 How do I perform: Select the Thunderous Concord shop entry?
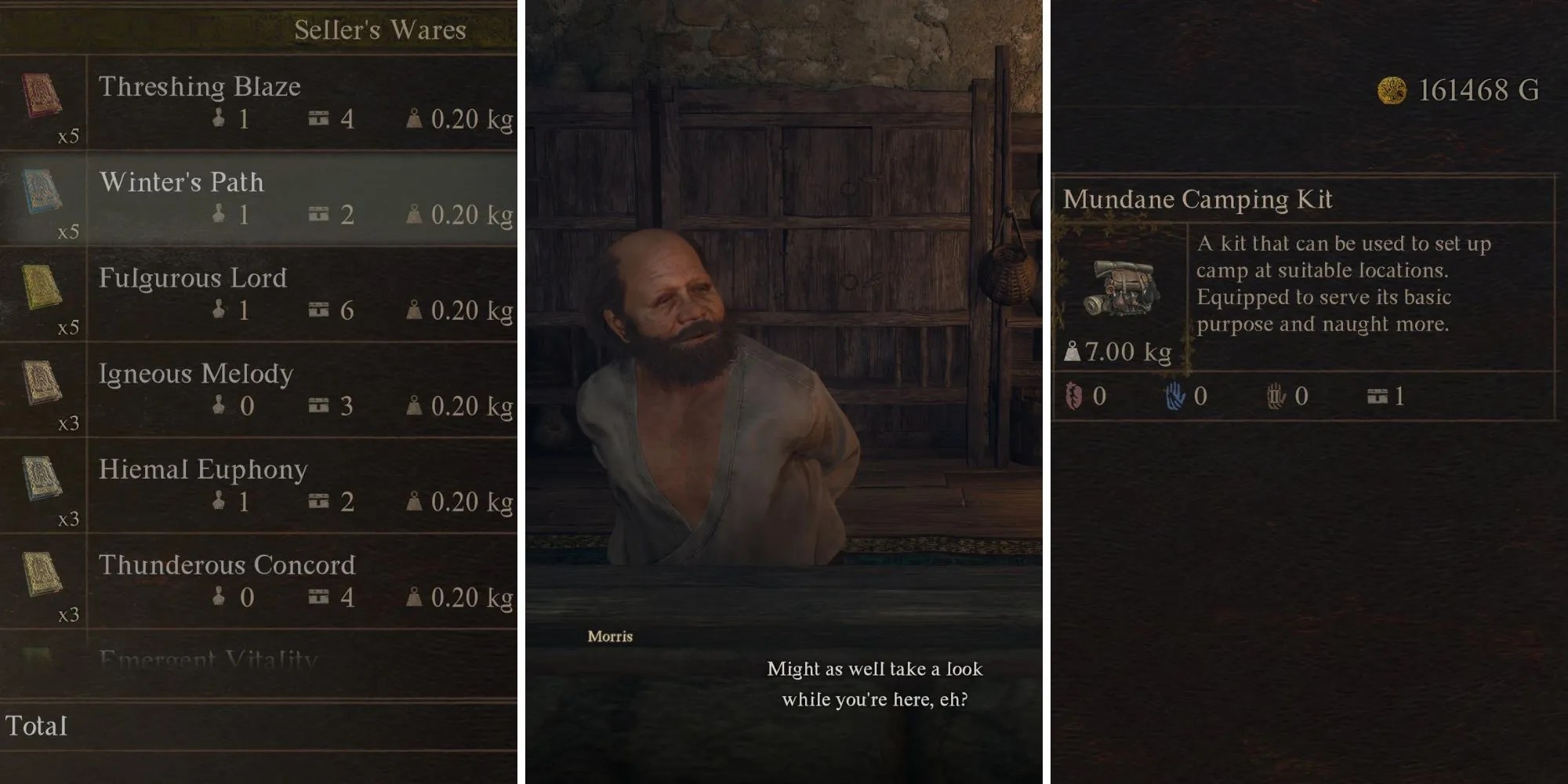click(x=227, y=566)
